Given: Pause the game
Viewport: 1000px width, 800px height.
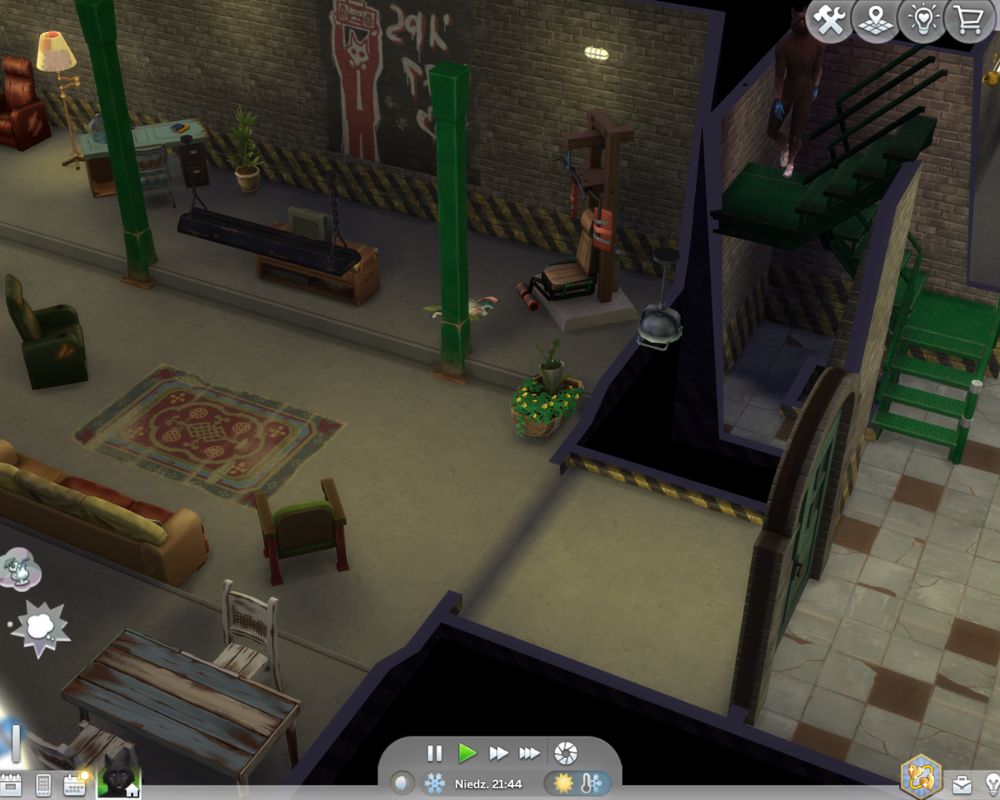Looking at the screenshot, I should click(x=435, y=753).
